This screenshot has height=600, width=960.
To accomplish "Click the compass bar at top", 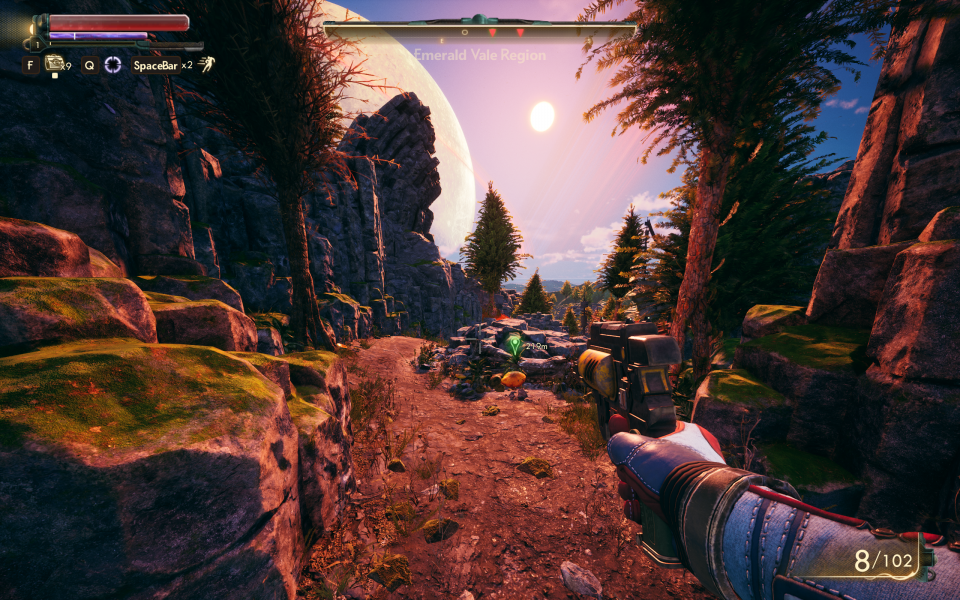I will point(479,30).
